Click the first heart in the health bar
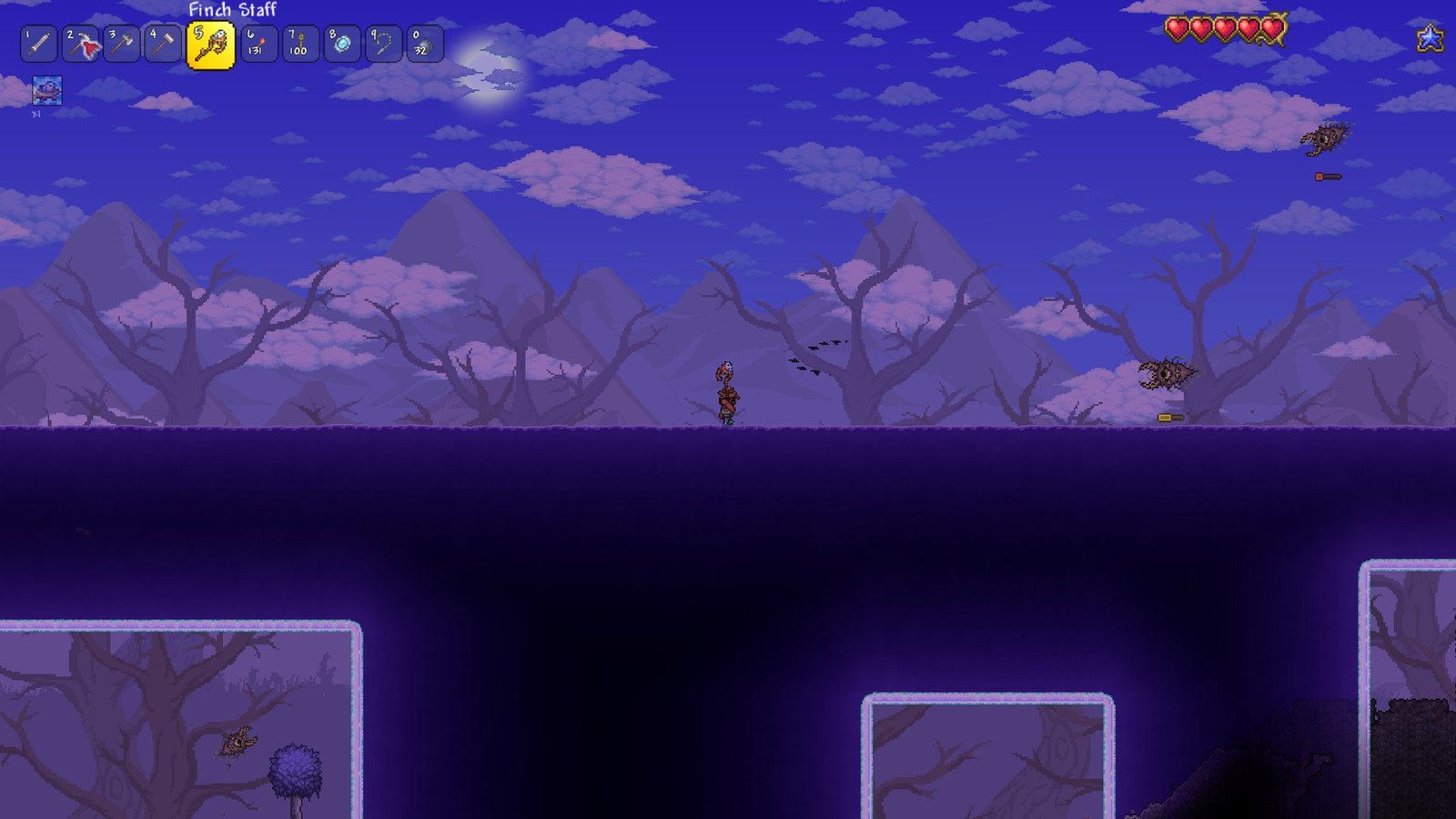The height and width of the screenshot is (819, 1456). pyautogui.click(x=1178, y=29)
